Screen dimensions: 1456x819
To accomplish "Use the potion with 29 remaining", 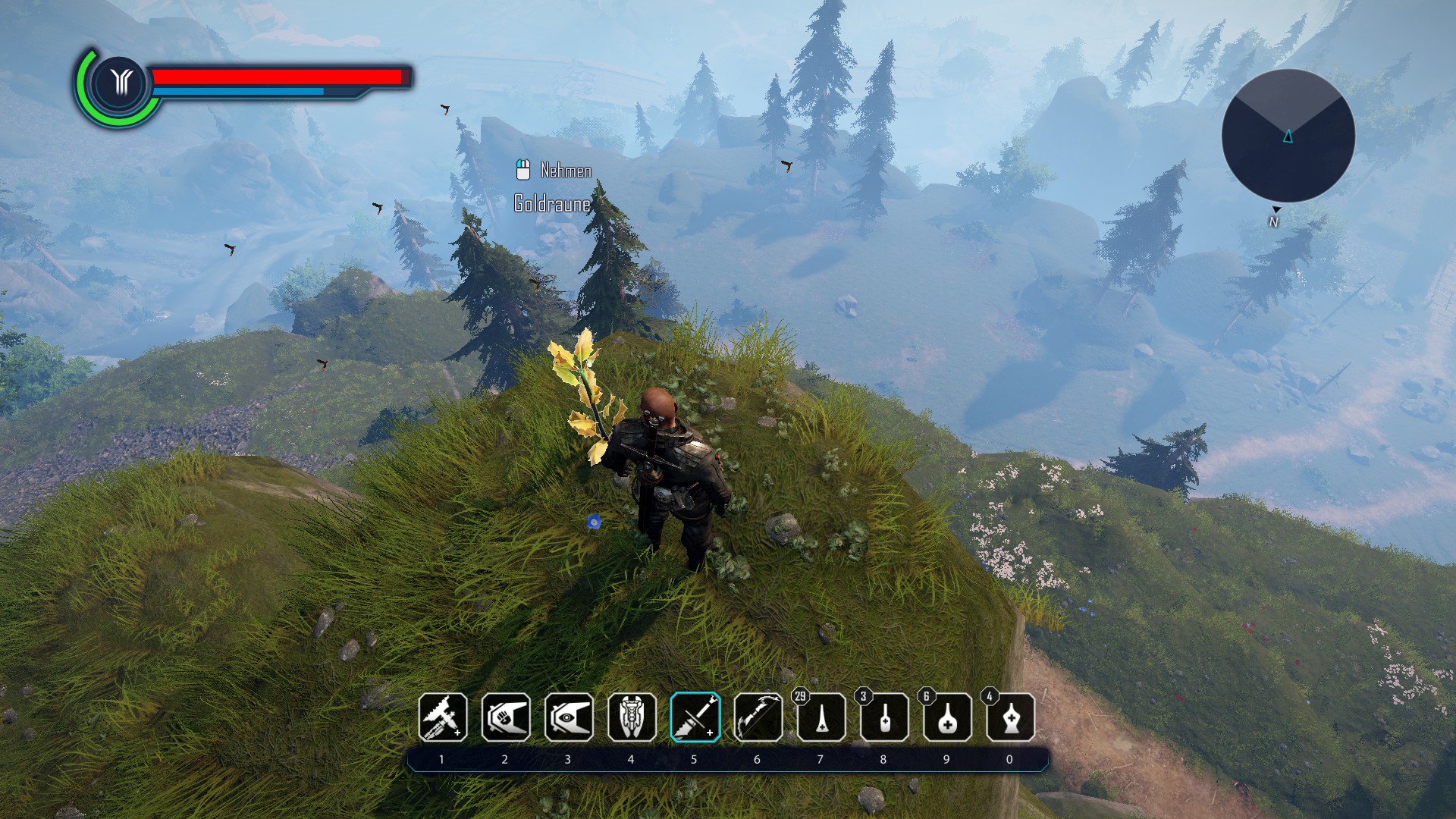I will [x=821, y=717].
